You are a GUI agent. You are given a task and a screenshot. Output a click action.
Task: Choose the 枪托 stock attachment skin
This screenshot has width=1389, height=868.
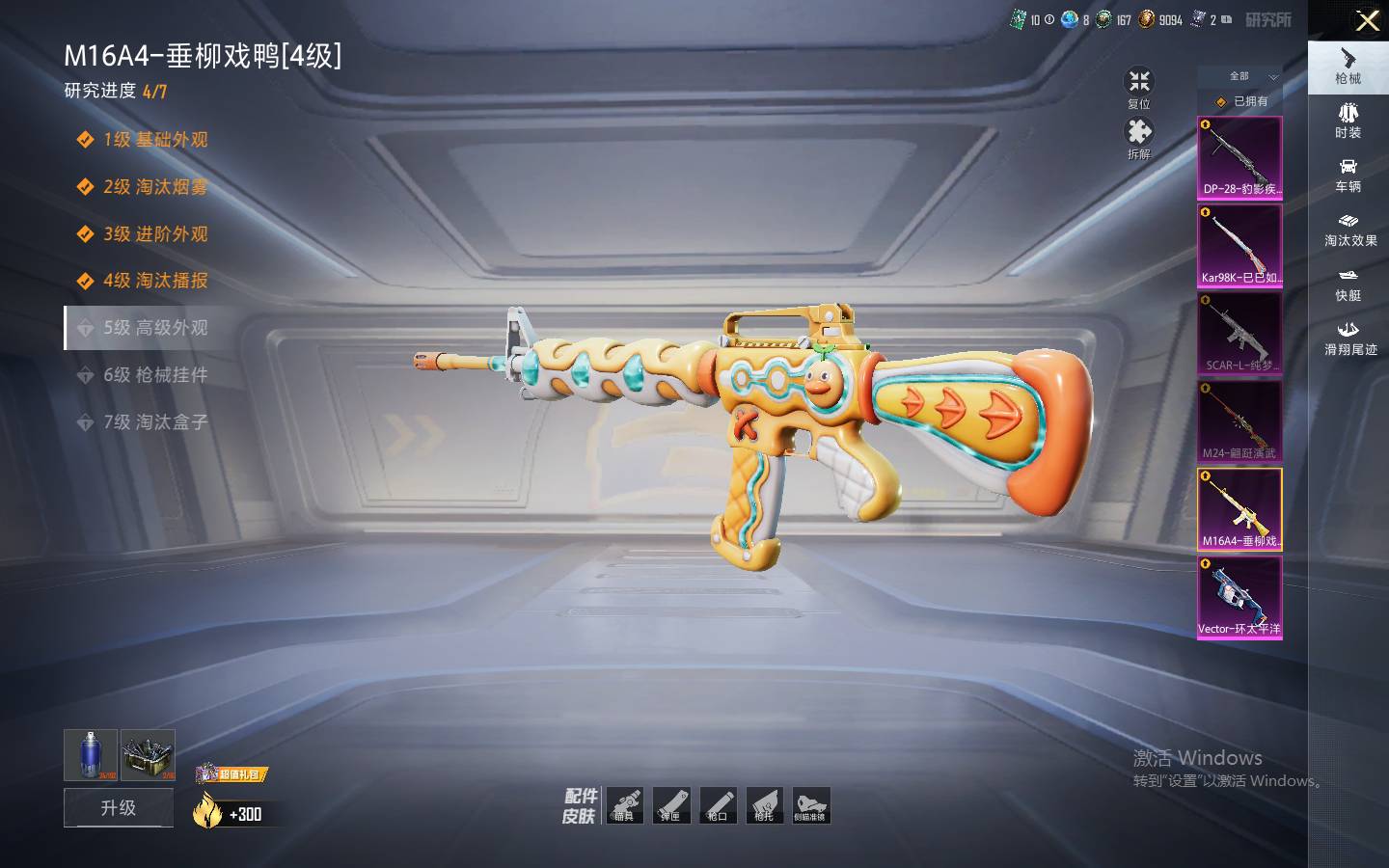coord(764,805)
